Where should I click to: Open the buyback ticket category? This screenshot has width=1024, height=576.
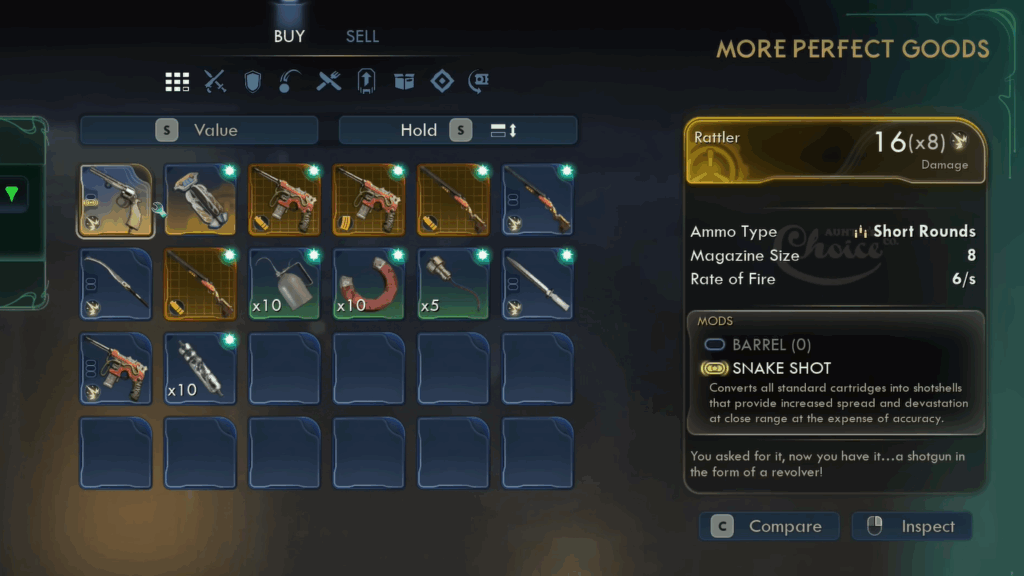click(x=479, y=82)
